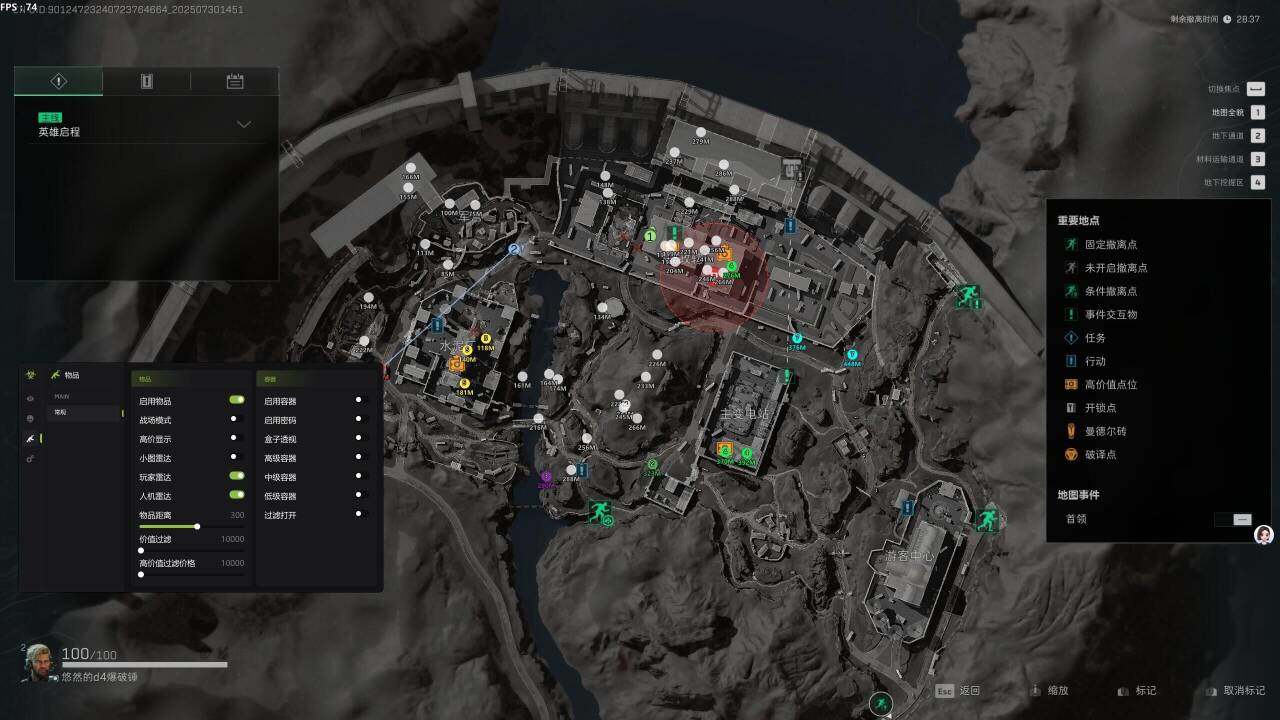Screen dimensions: 1280x720
Task: Toggle the 启用物品 switch off
Action: pyautogui.click(x=237, y=400)
